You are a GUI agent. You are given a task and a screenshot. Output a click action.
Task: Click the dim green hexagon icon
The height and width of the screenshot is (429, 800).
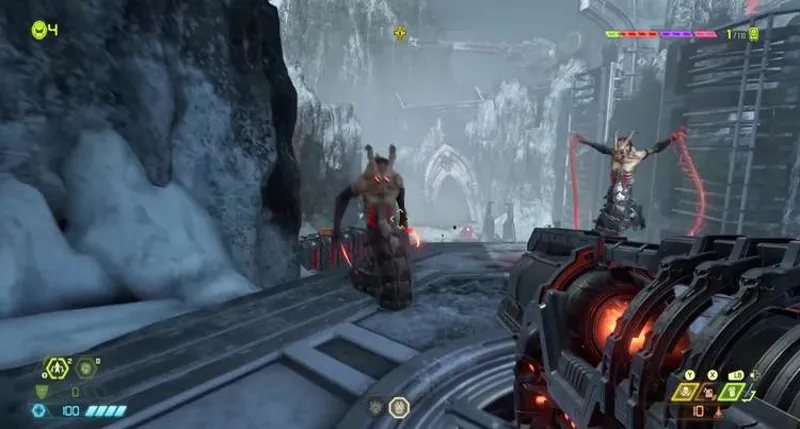click(x=86, y=369)
